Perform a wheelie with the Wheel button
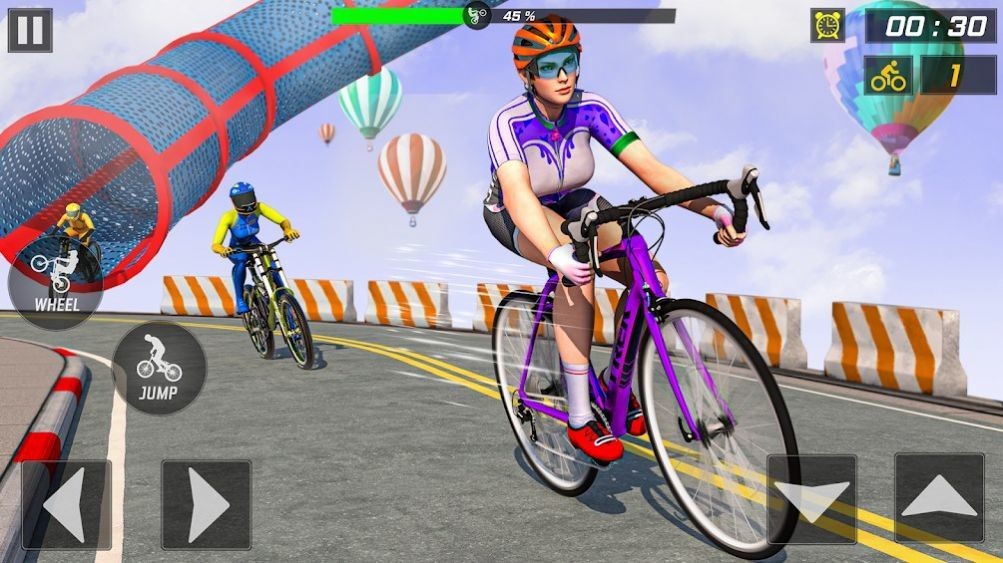The width and height of the screenshot is (1003, 563). (54, 279)
